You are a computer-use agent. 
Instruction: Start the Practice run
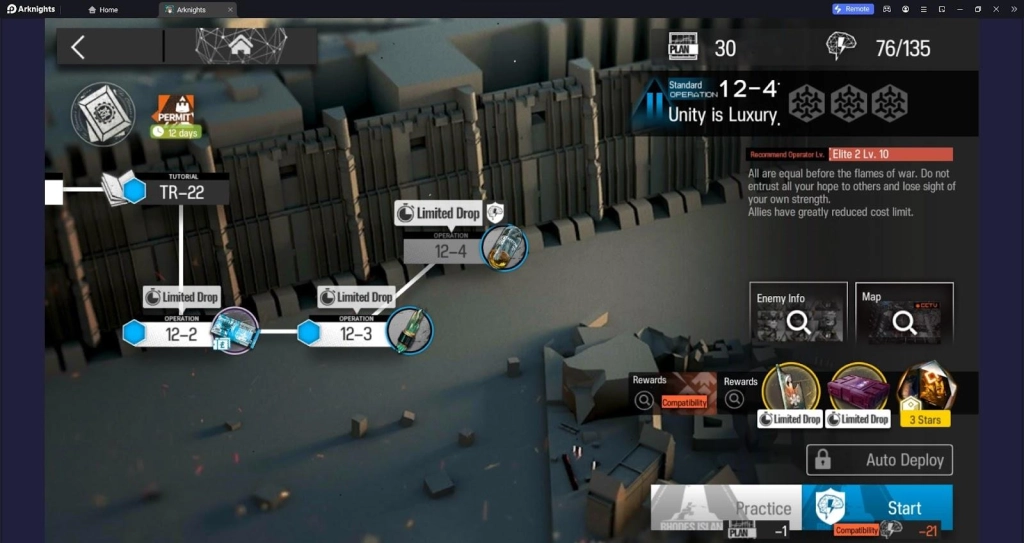[727, 508]
